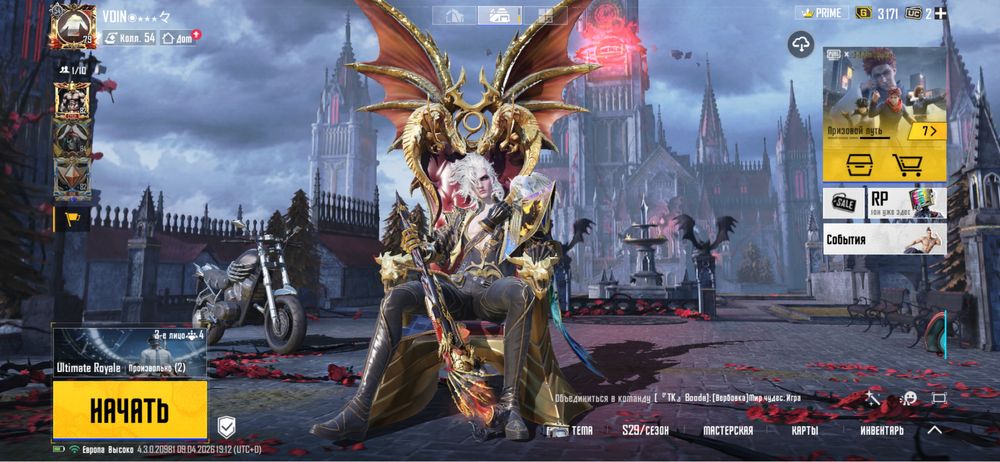Open the События events banner
The height and width of the screenshot is (462, 1000).
pyautogui.click(x=884, y=240)
